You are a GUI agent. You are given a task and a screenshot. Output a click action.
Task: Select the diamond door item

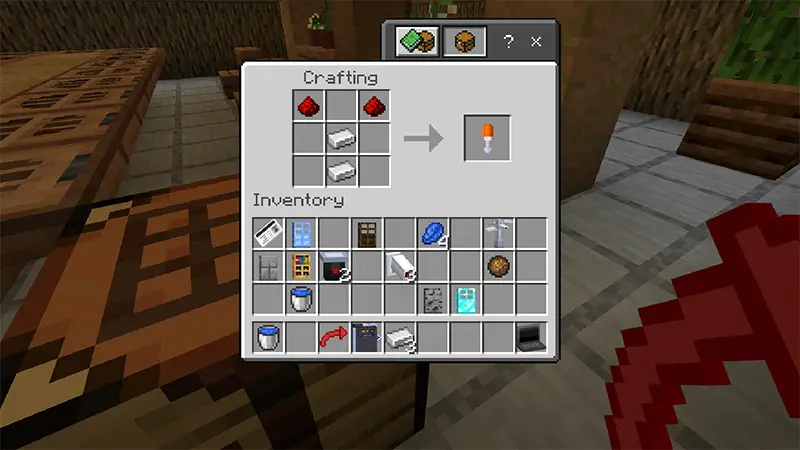tap(465, 298)
